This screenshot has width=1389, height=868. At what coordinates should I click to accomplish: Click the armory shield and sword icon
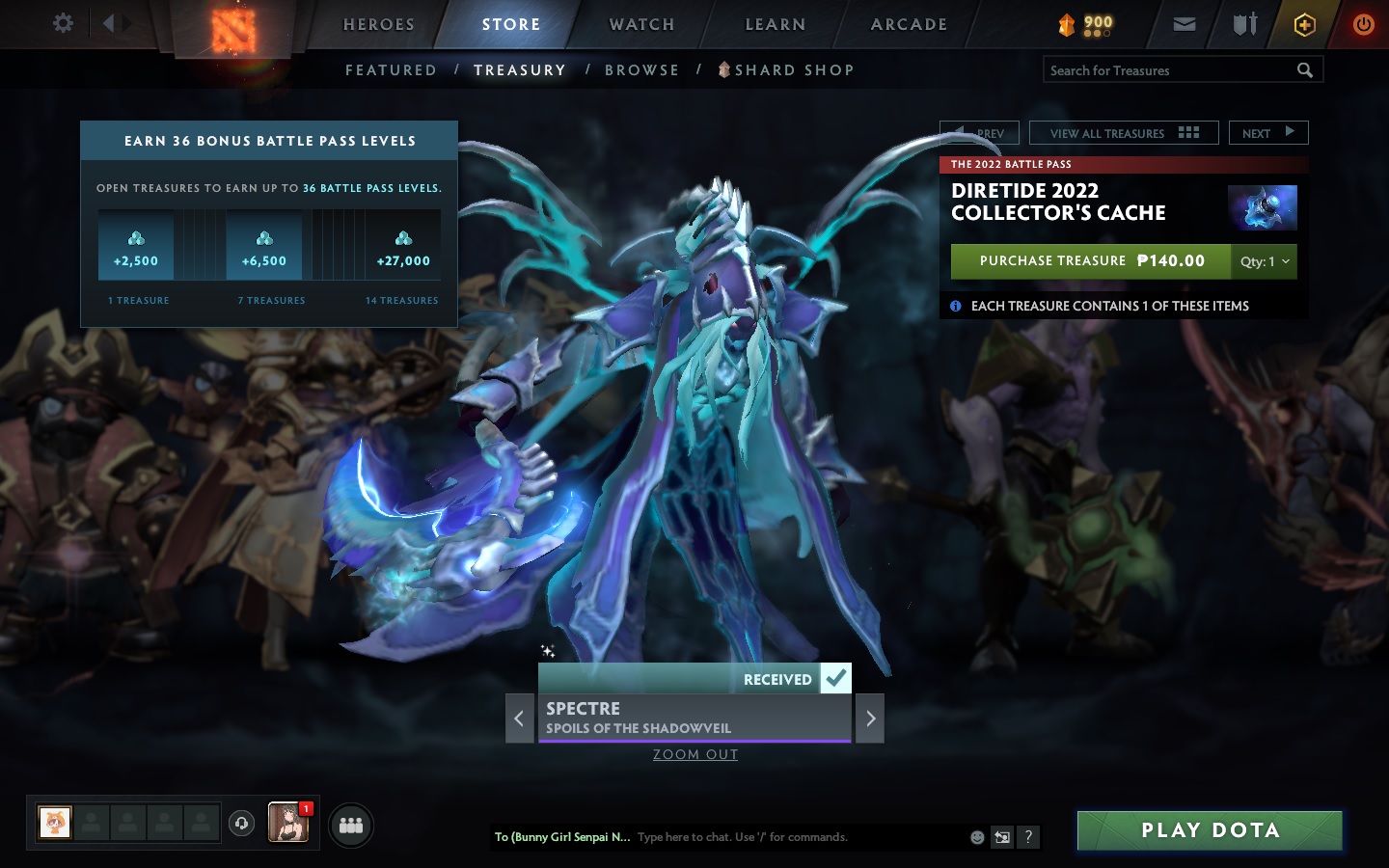click(1244, 24)
